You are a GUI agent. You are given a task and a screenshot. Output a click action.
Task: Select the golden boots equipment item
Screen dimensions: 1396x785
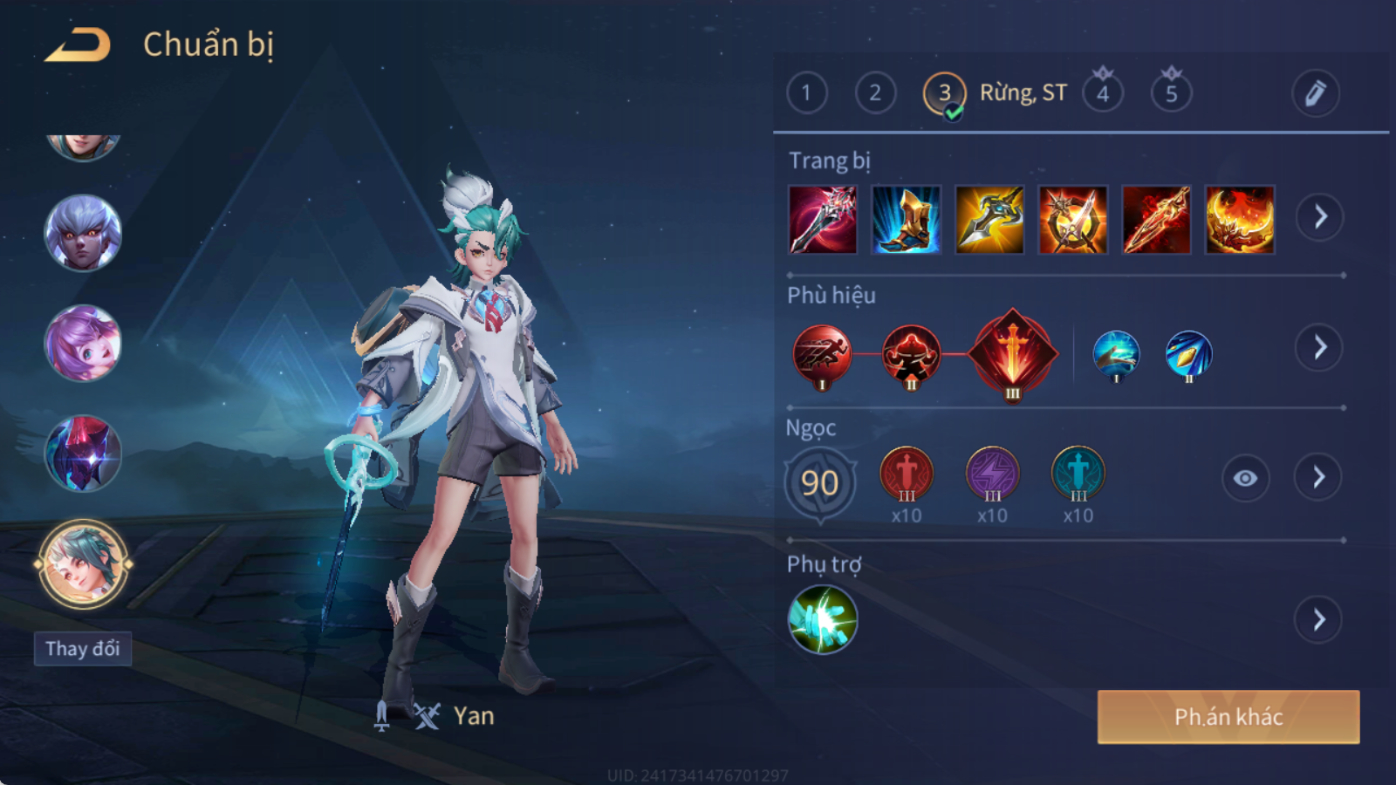point(906,219)
